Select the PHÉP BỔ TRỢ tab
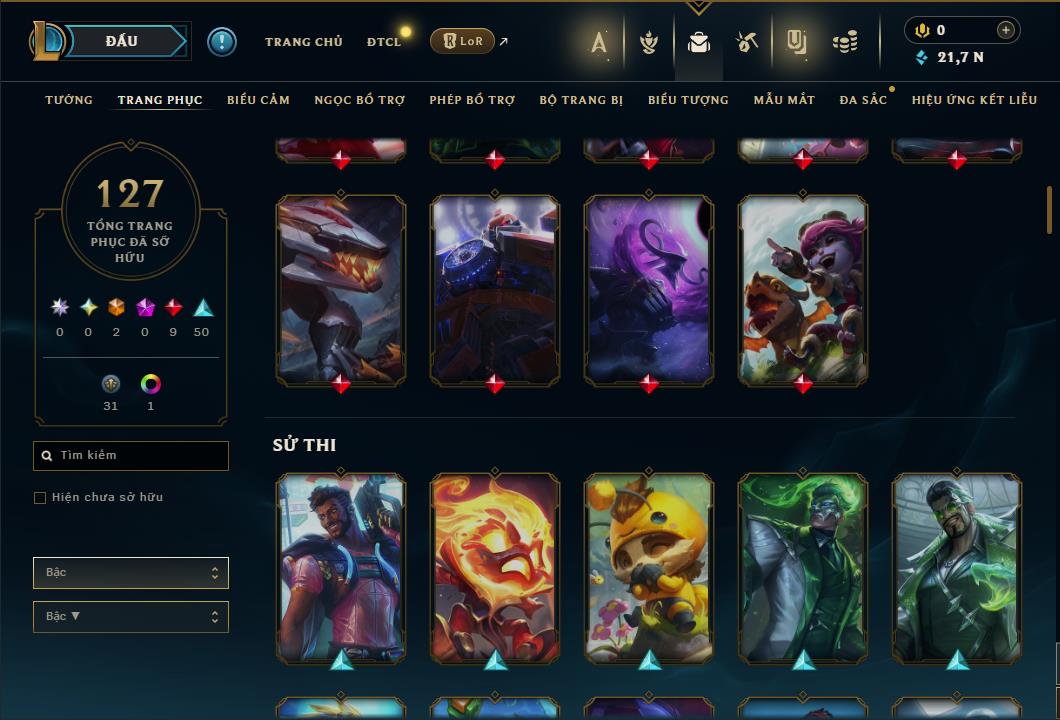 (x=472, y=100)
